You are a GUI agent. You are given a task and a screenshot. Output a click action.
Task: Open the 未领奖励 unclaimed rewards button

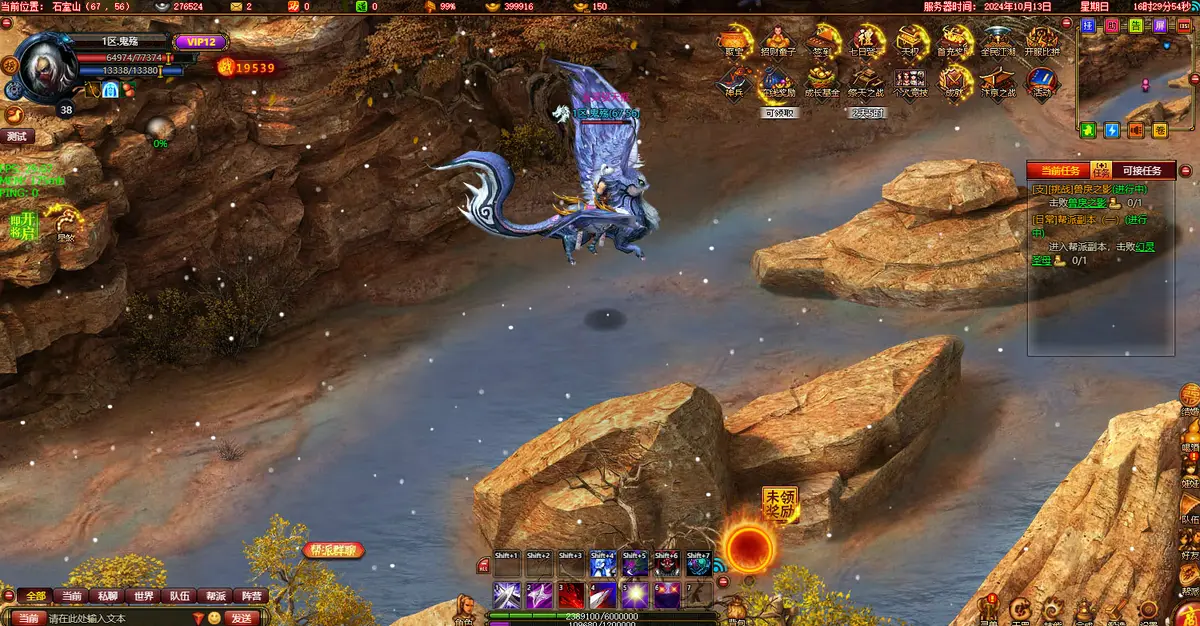pyautogui.click(x=780, y=504)
